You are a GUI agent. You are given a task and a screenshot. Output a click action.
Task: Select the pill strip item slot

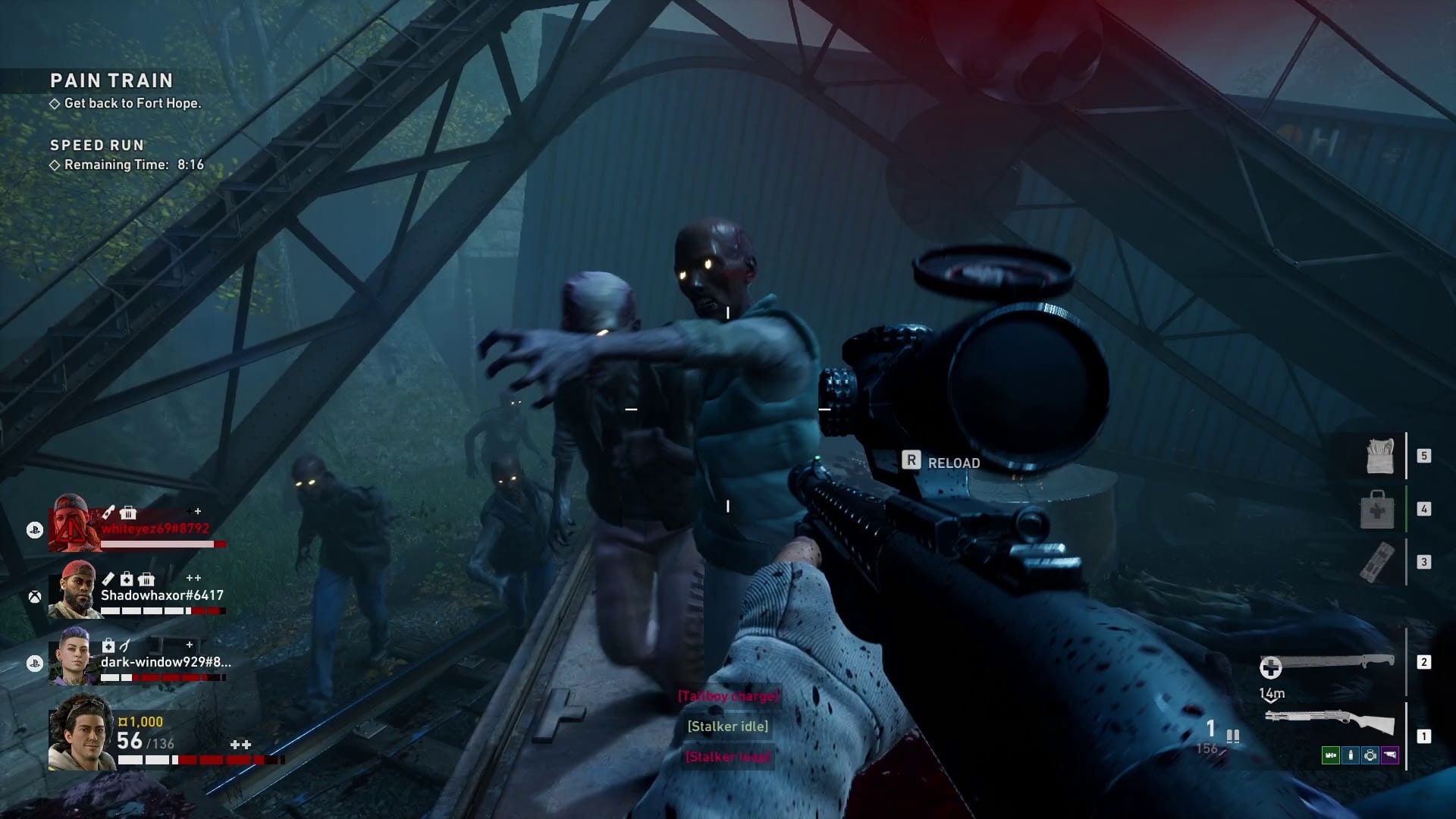(x=1377, y=562)
